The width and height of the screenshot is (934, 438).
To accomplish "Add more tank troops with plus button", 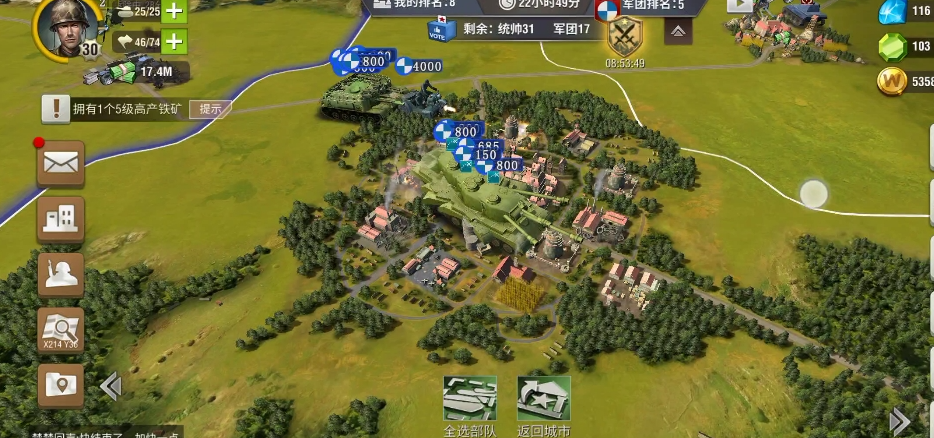I will [x=174, y=11].
